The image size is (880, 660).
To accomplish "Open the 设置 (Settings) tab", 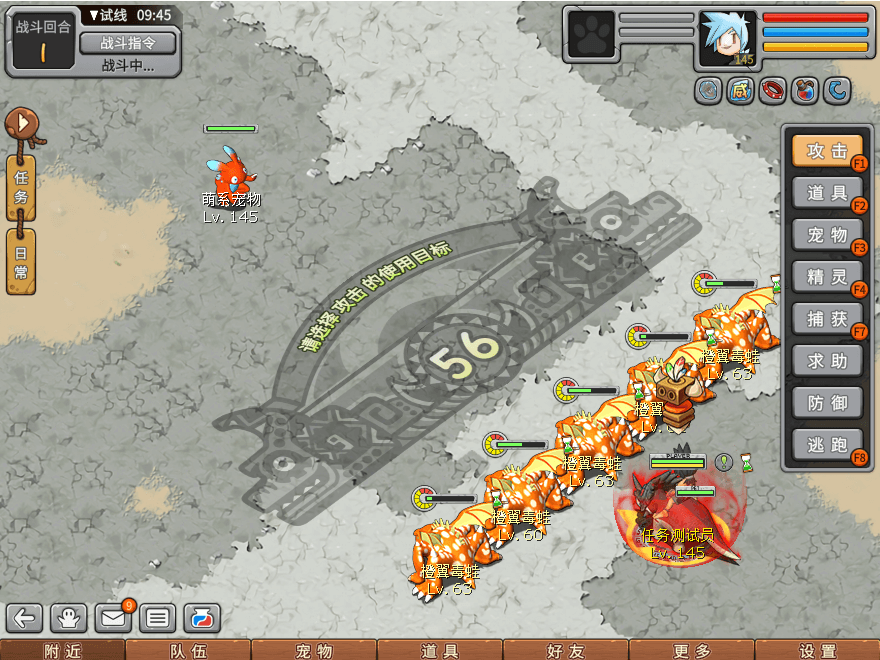I will pyautogui.click(x=818, y=650).
